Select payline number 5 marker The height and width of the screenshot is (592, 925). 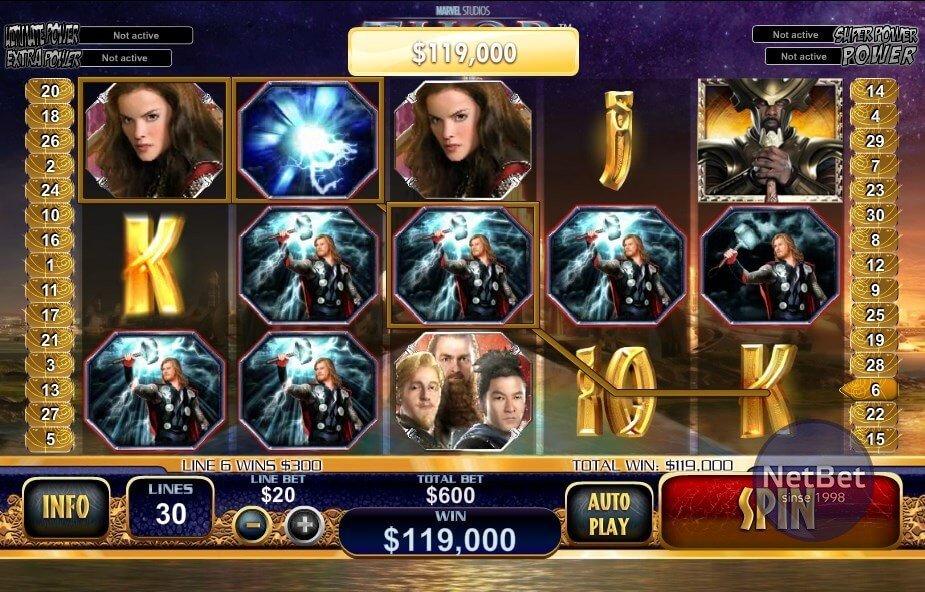coord(50,439)
